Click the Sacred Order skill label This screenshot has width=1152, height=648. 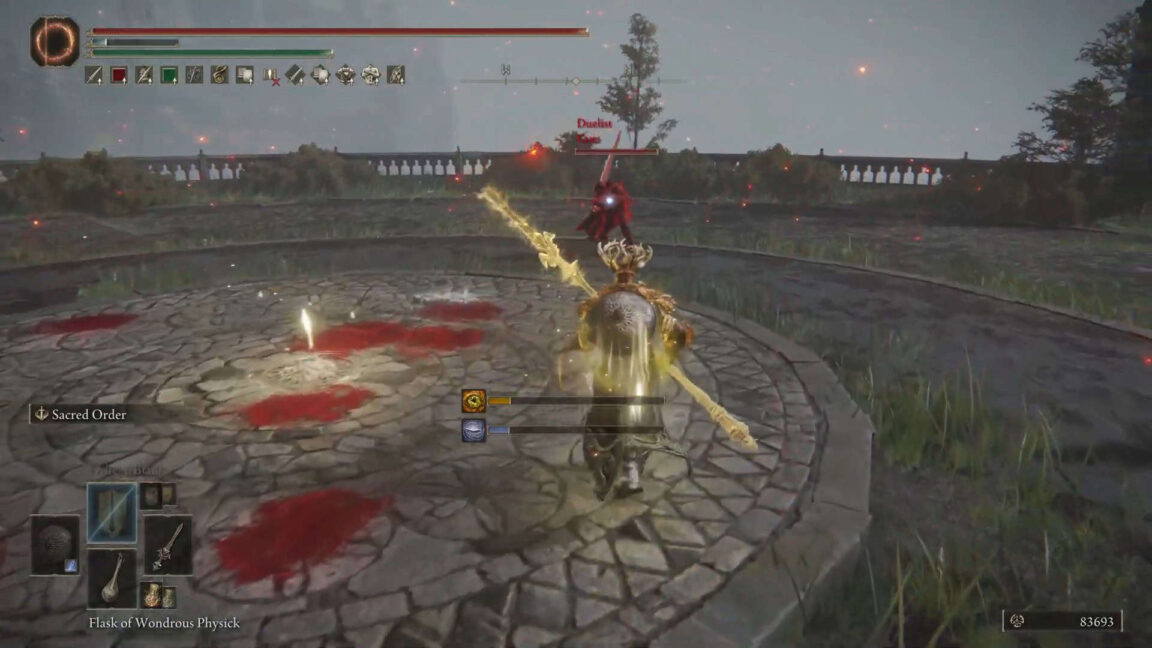[x=88, y=414]
